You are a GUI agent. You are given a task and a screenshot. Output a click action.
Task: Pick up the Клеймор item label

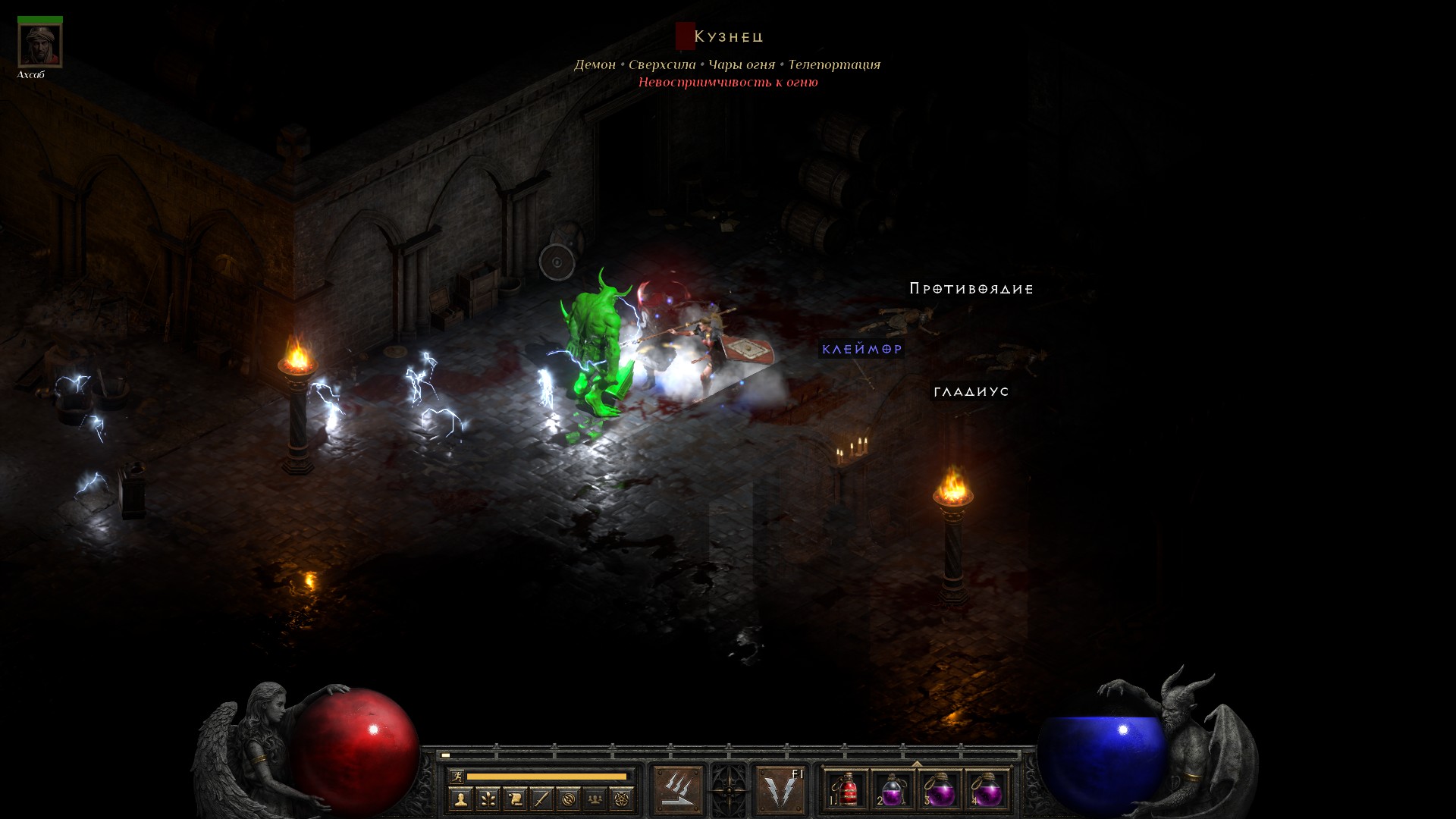pyautogui.click(x=862, y=349)
